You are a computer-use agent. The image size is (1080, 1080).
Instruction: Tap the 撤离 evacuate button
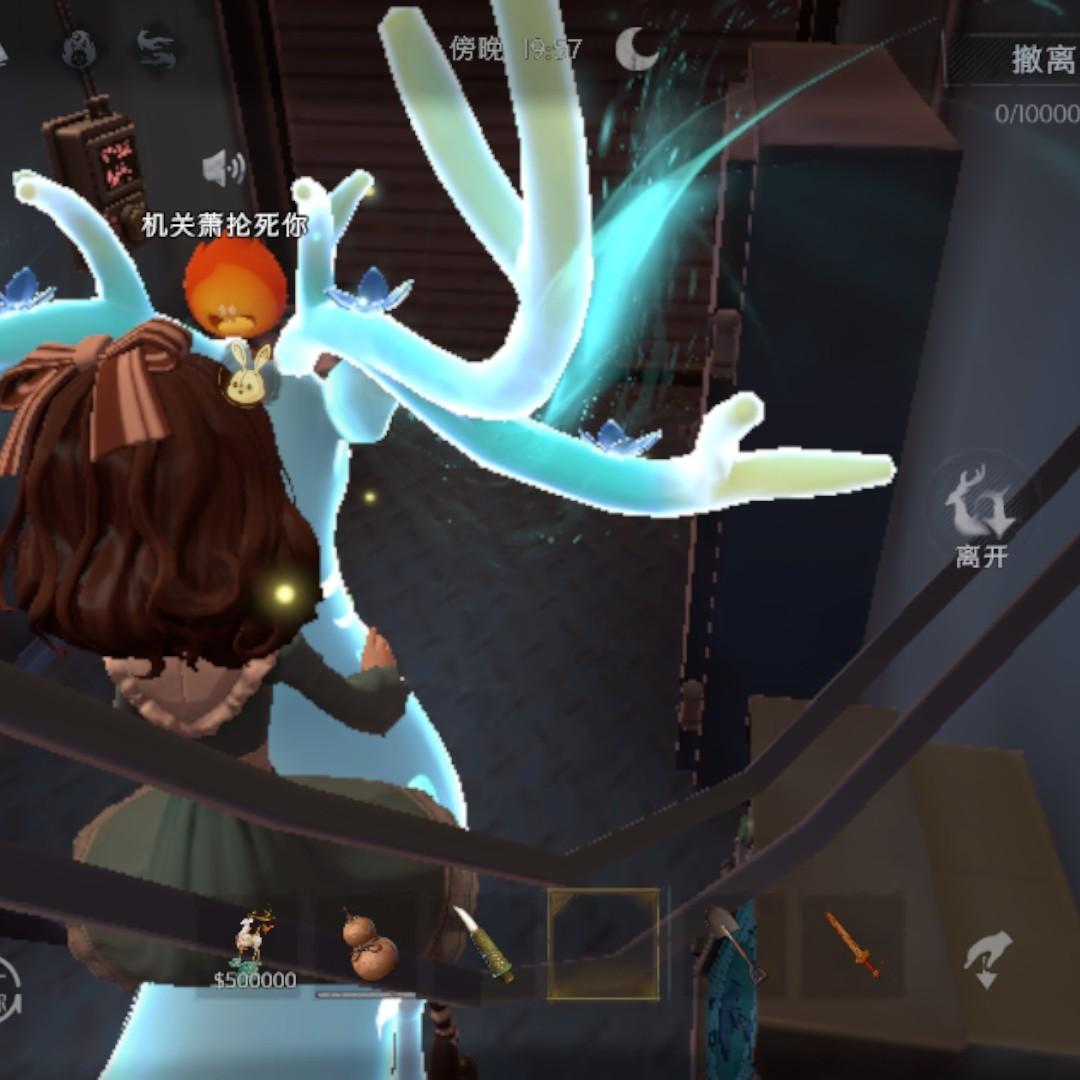[1040, 60]
